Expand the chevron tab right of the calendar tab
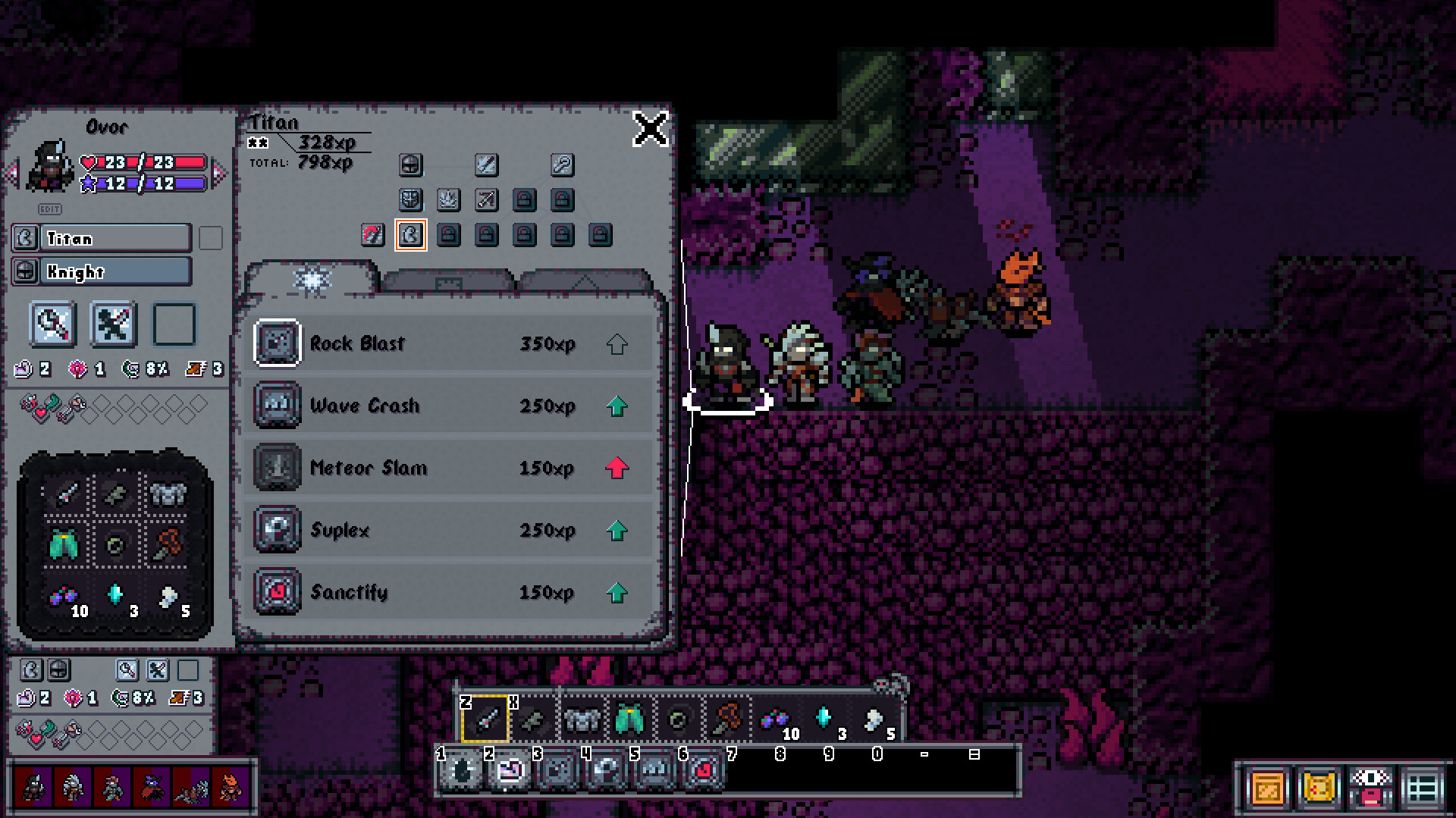Viewport: 1456px width, 818px height. pos(584,282)
